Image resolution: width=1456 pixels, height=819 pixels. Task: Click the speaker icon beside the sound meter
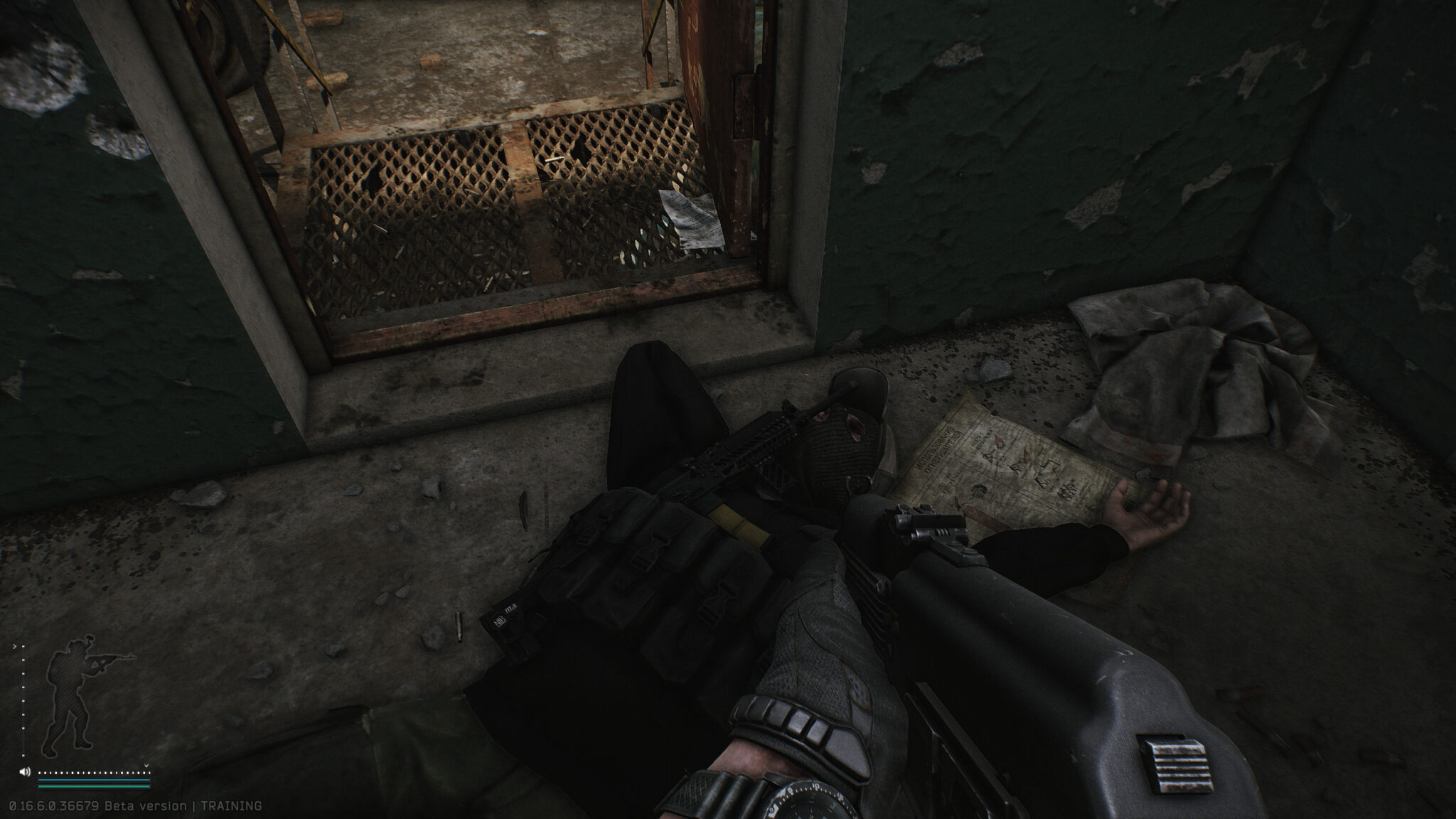tap(25, 771)
